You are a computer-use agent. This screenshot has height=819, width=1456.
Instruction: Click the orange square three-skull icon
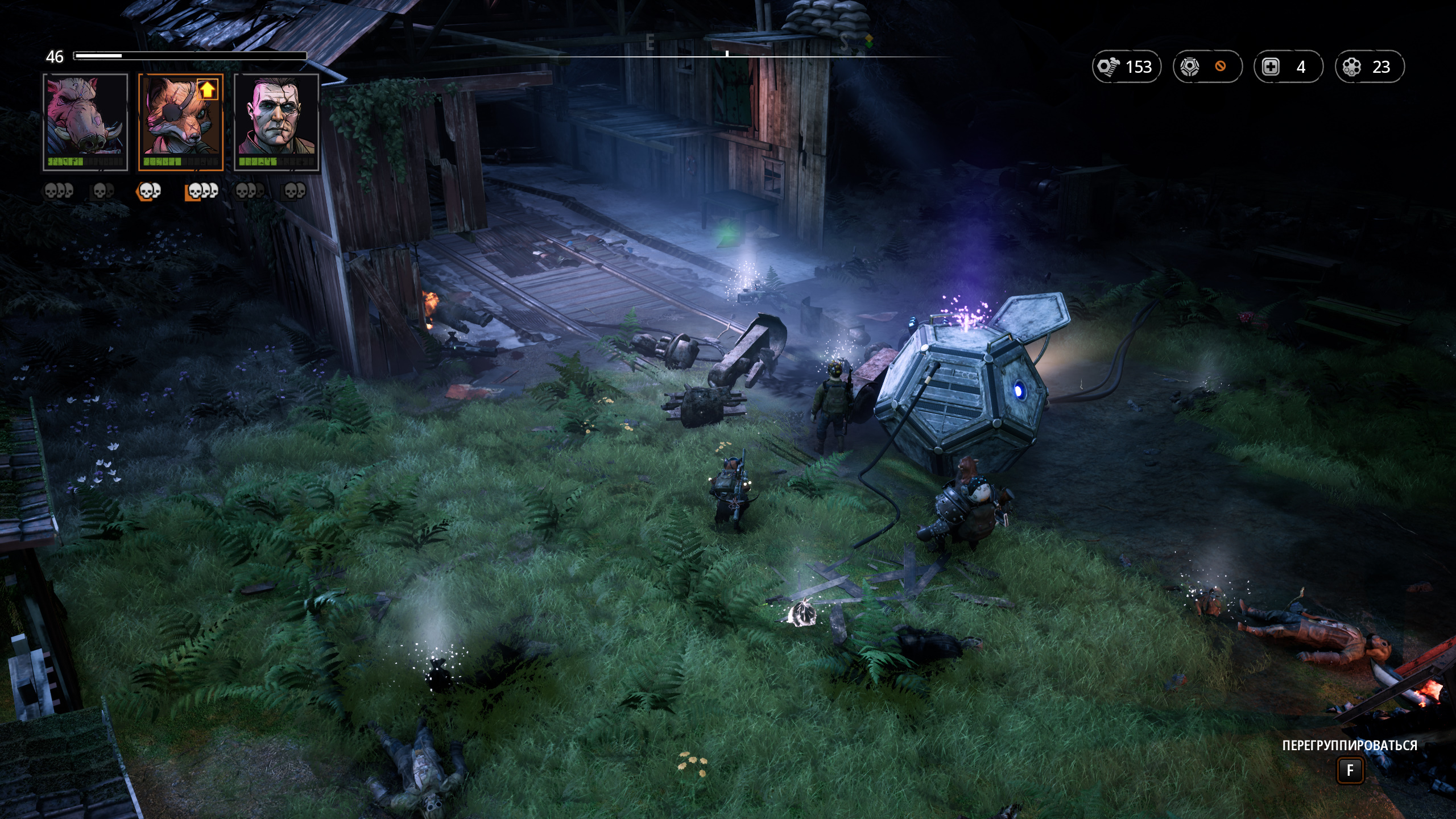[x=202, y=192]
